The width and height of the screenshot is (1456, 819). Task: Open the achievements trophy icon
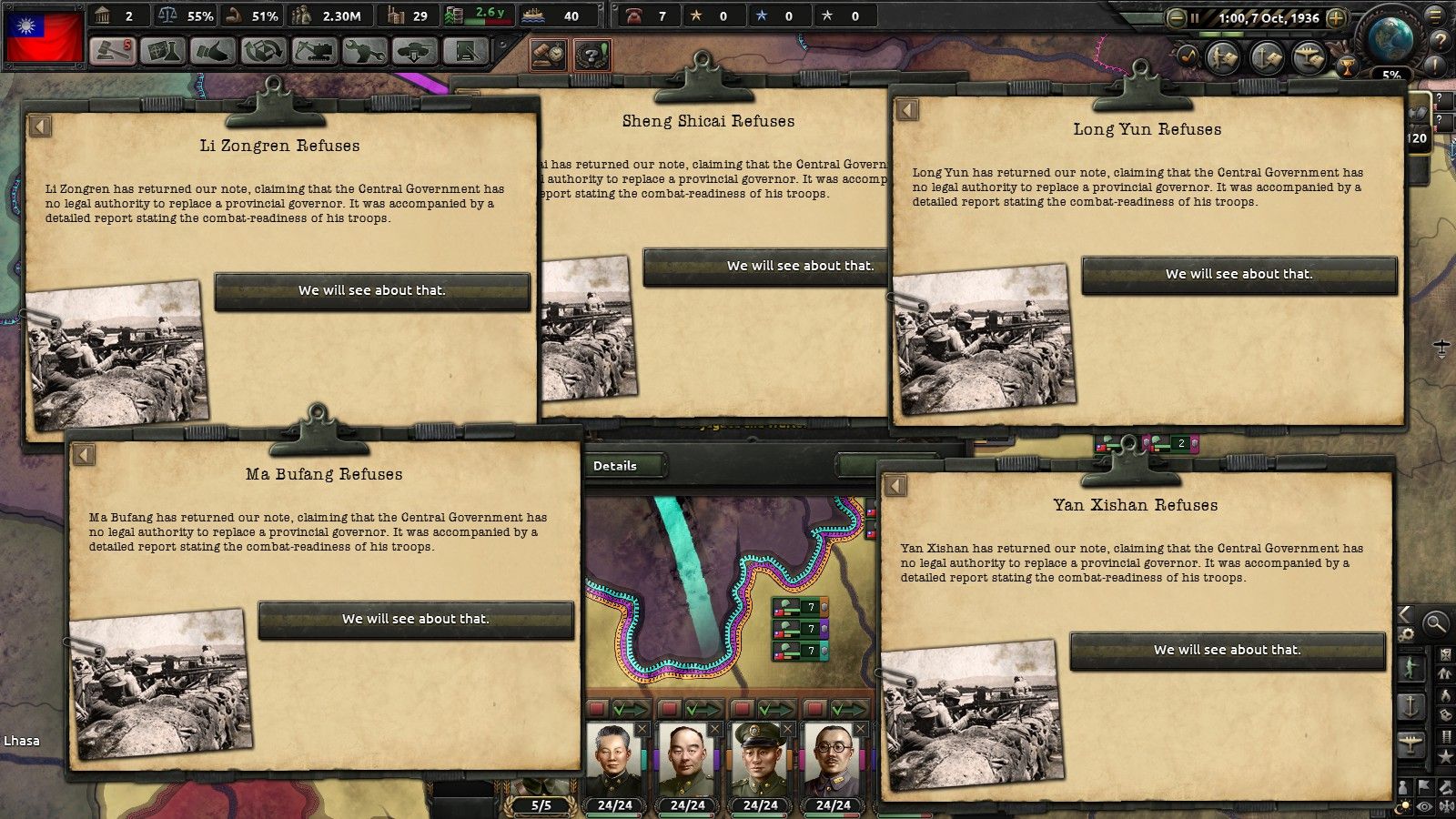point(1348,67)
